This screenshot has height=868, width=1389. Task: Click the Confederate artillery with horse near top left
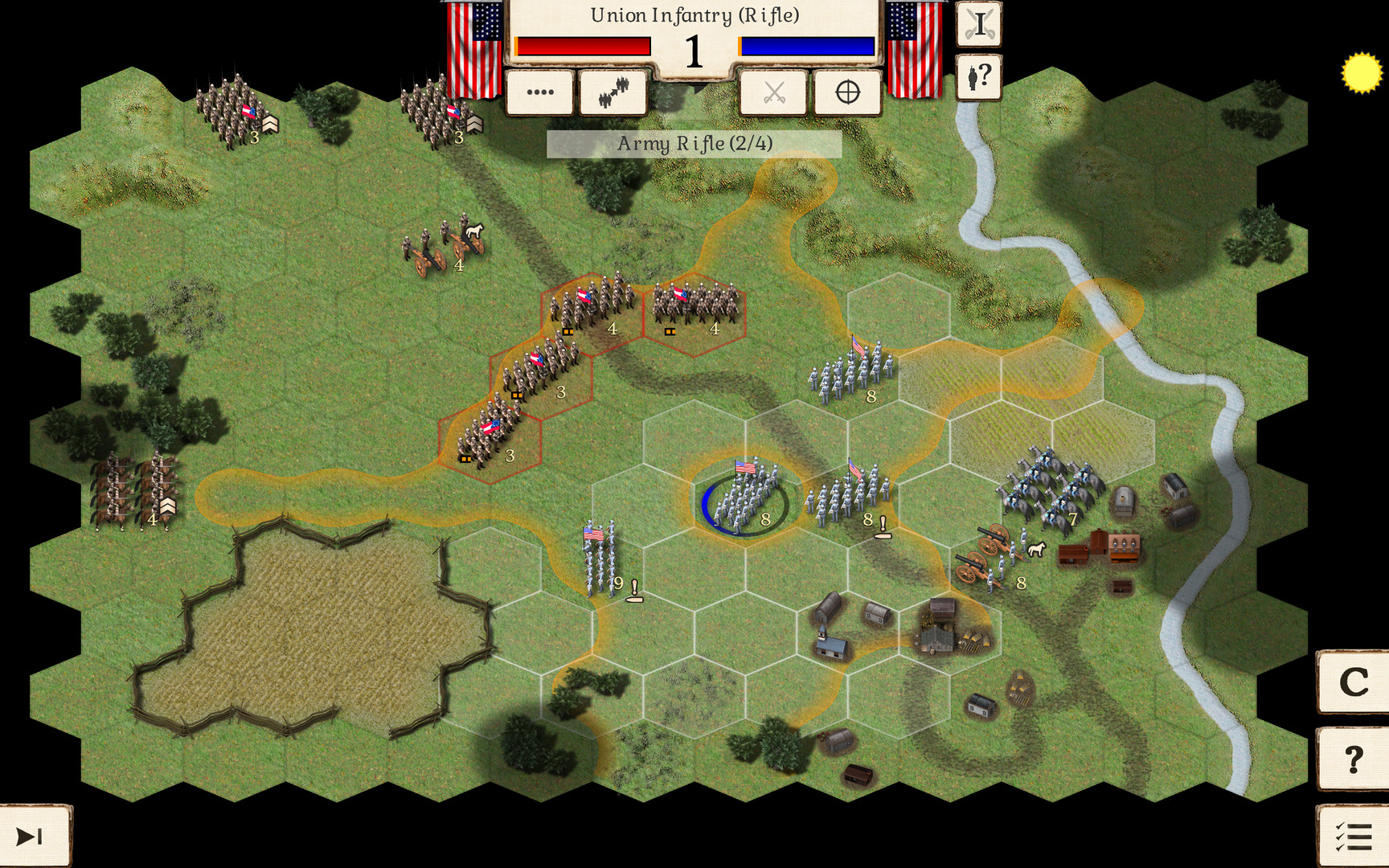[440, 243]
